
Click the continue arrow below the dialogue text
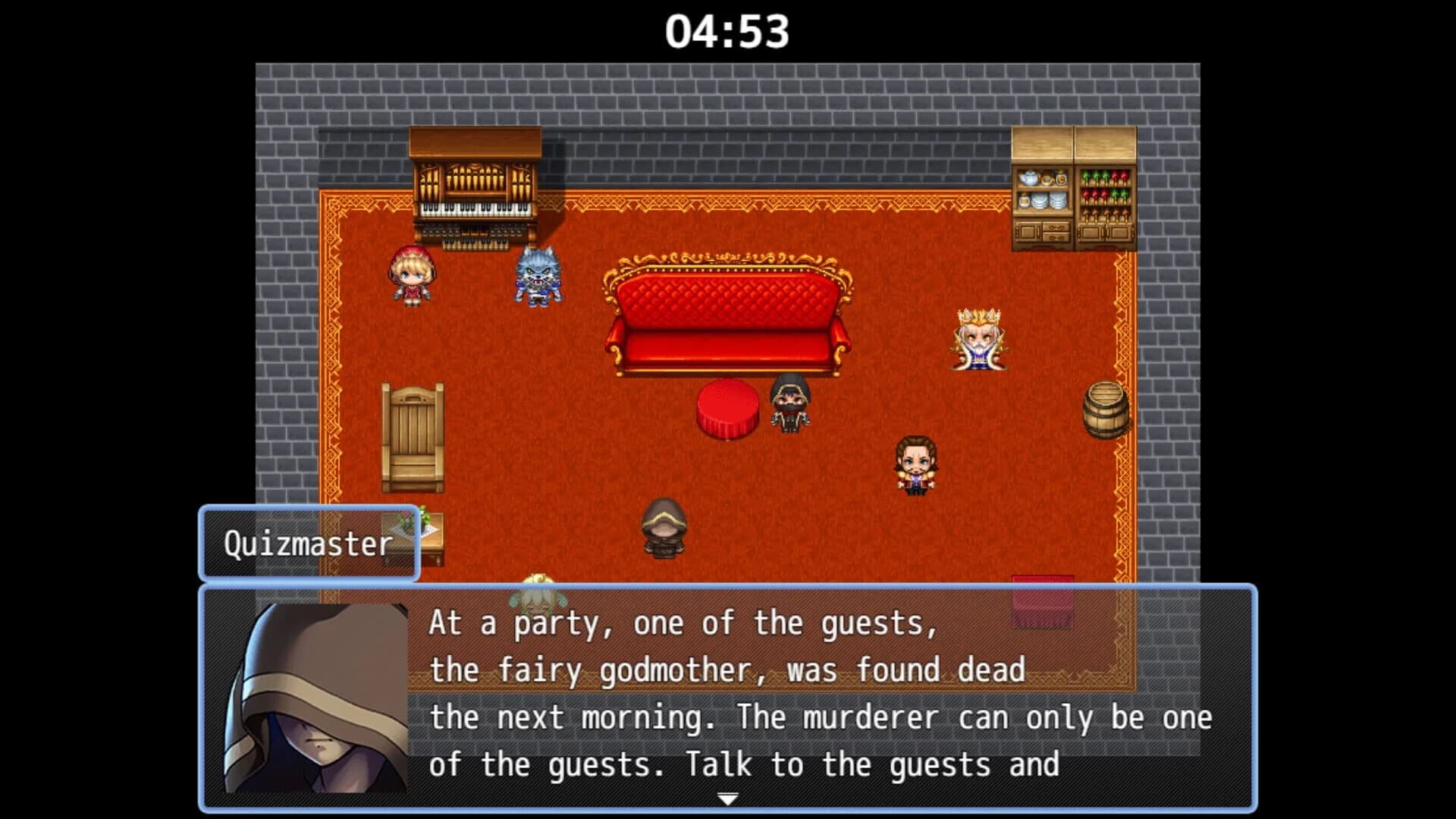pos(728,798)
